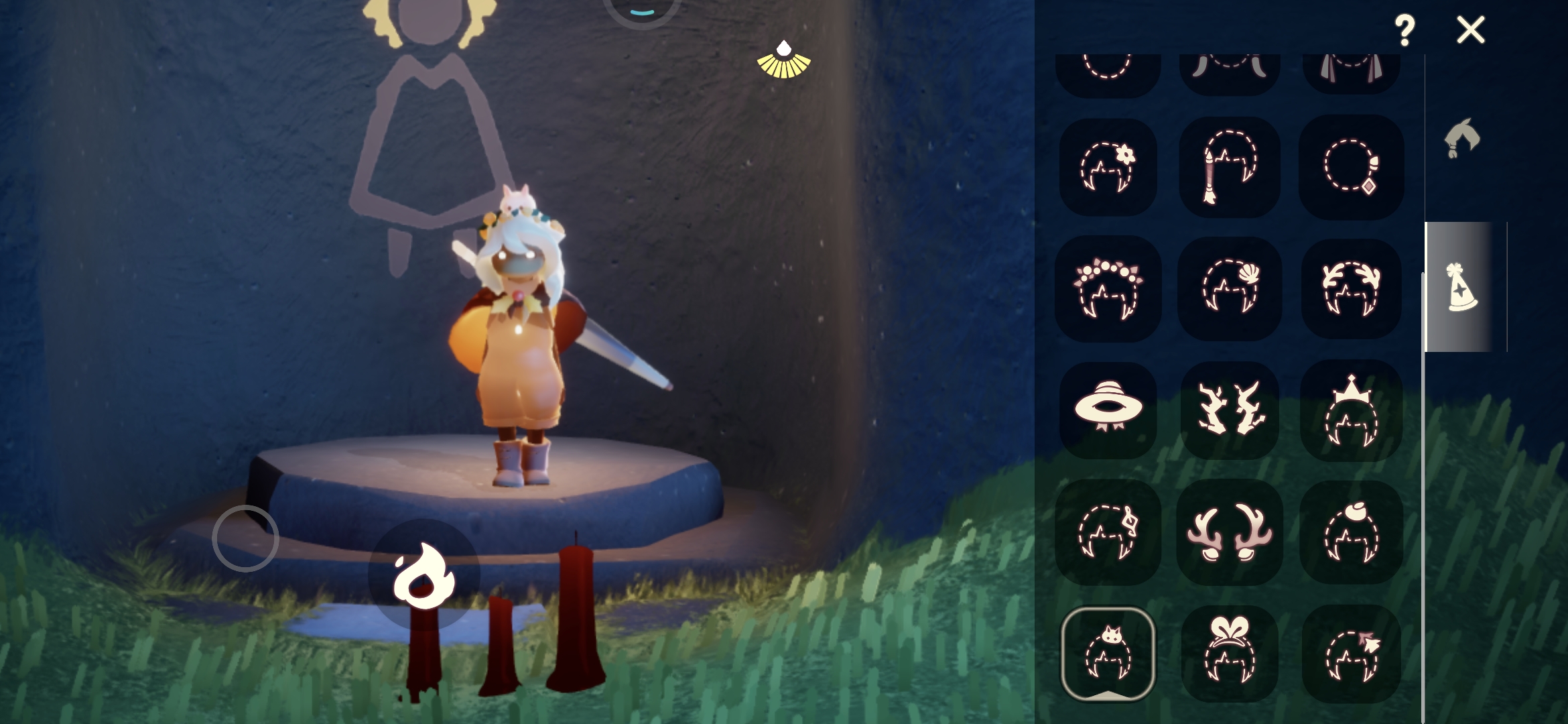
Task: Select the leafy laurel wreath accessory
Action: tap(1350, 288)
